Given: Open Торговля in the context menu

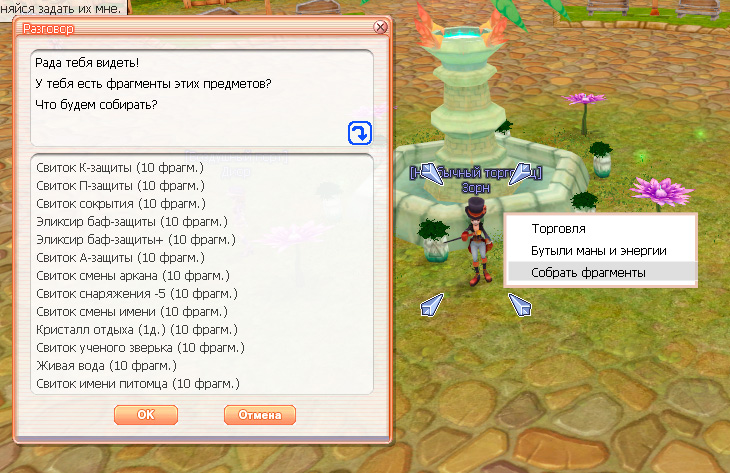Looking at the screenshot, I should point(558,229).
